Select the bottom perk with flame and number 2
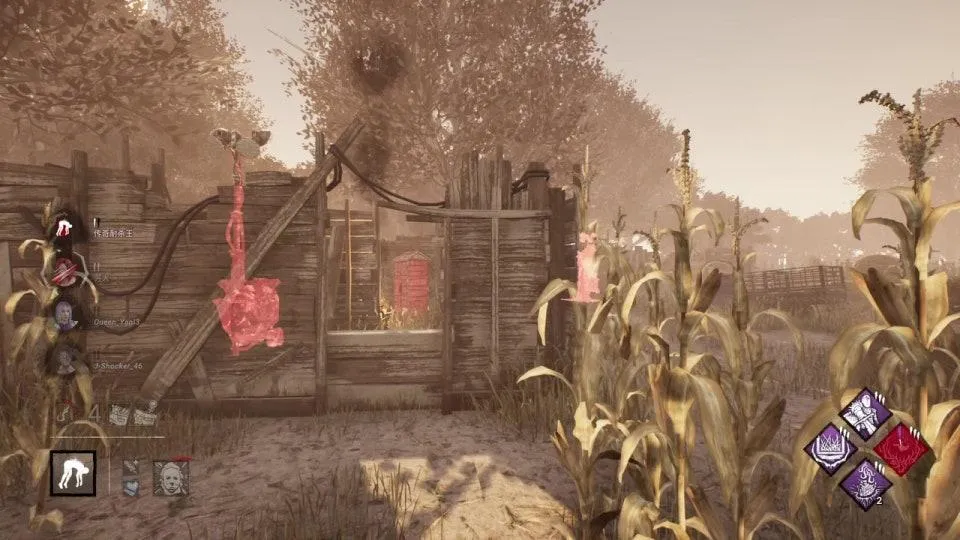Screen dimensions: 960x540 click(865, 484)
